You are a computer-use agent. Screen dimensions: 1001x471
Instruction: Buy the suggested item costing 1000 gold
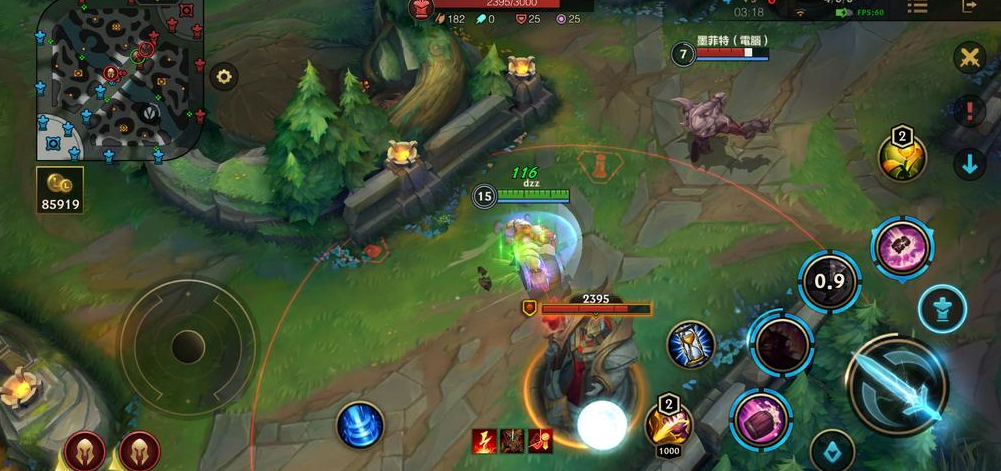(x=668, y=422)
